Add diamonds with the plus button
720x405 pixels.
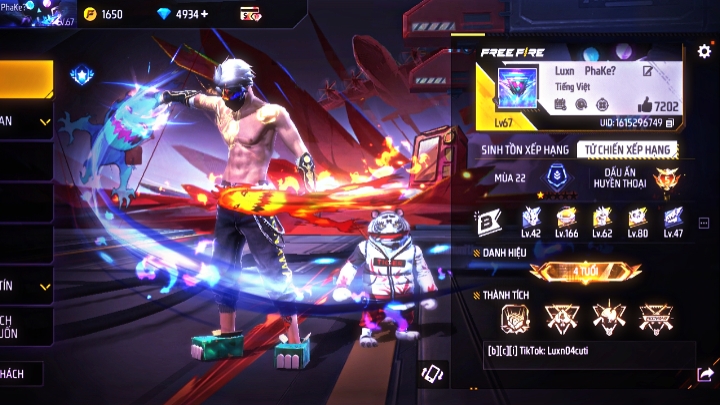[x=206, y=15]
